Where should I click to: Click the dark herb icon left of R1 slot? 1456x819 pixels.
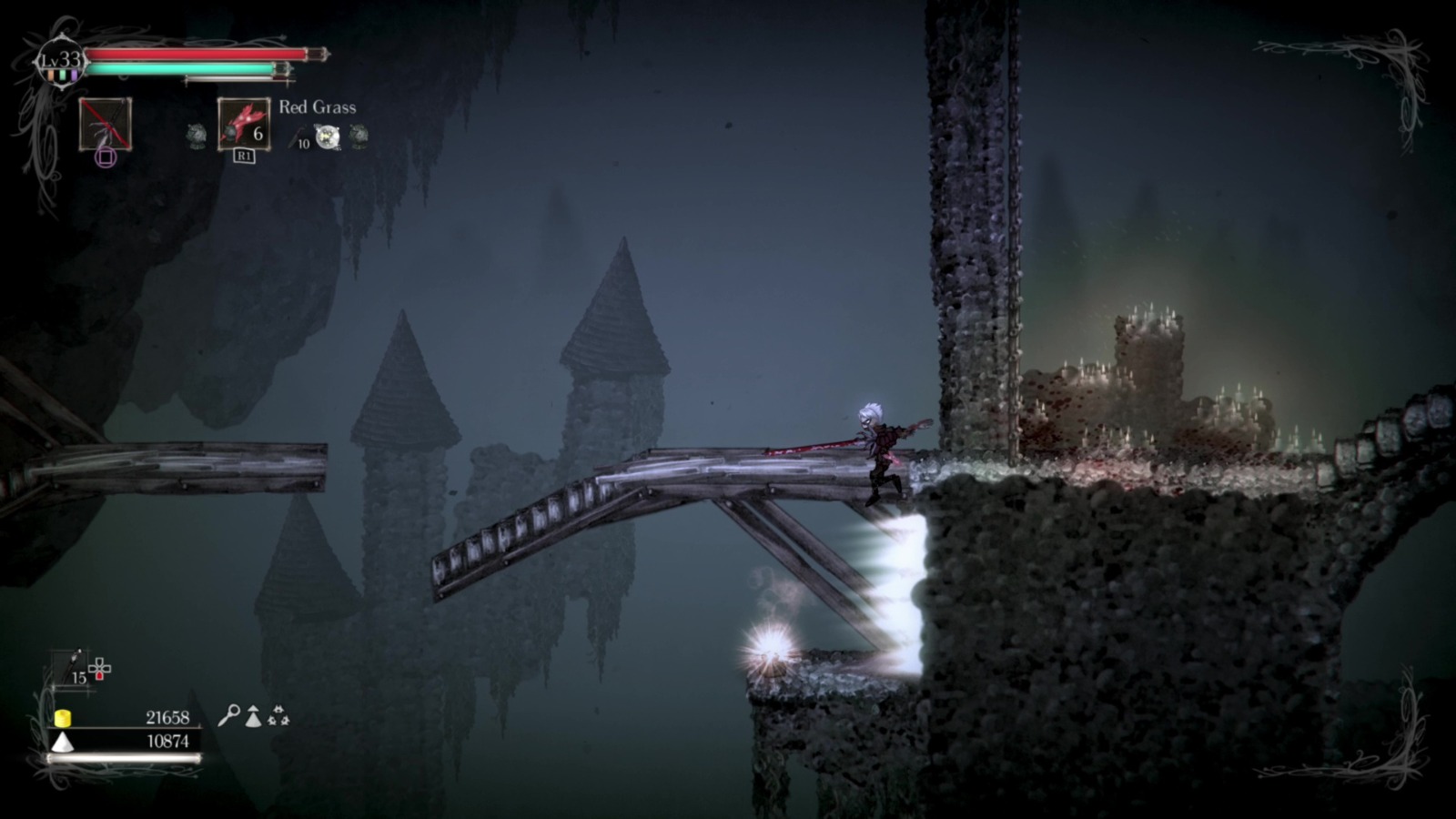196,135
